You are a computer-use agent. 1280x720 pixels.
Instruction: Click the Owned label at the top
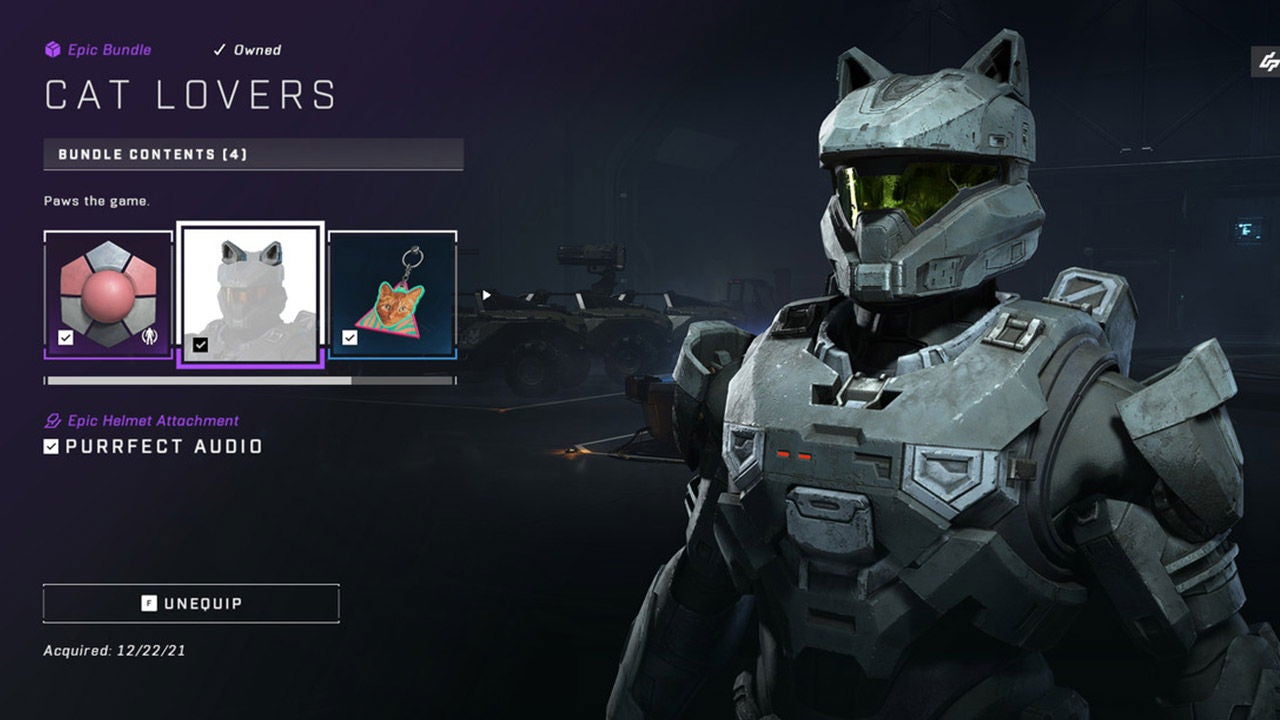point(256,49)
